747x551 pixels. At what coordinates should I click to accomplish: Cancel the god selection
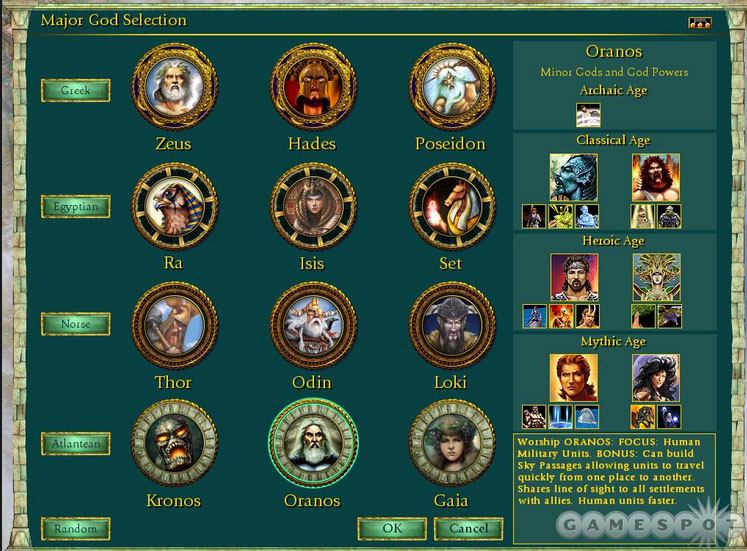click(469, 527)
